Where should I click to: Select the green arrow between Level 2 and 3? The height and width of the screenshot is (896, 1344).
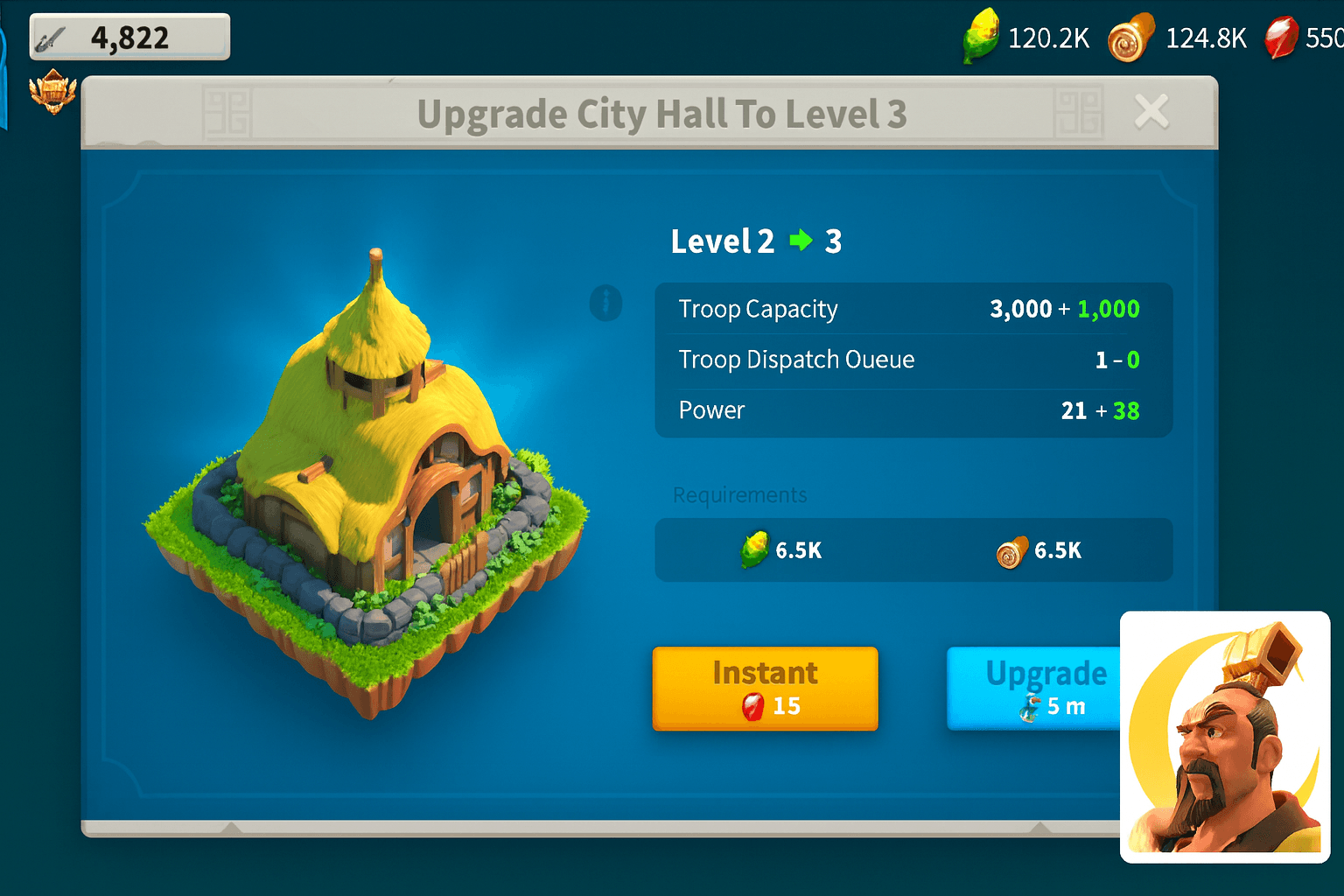(x=799, y=241)
